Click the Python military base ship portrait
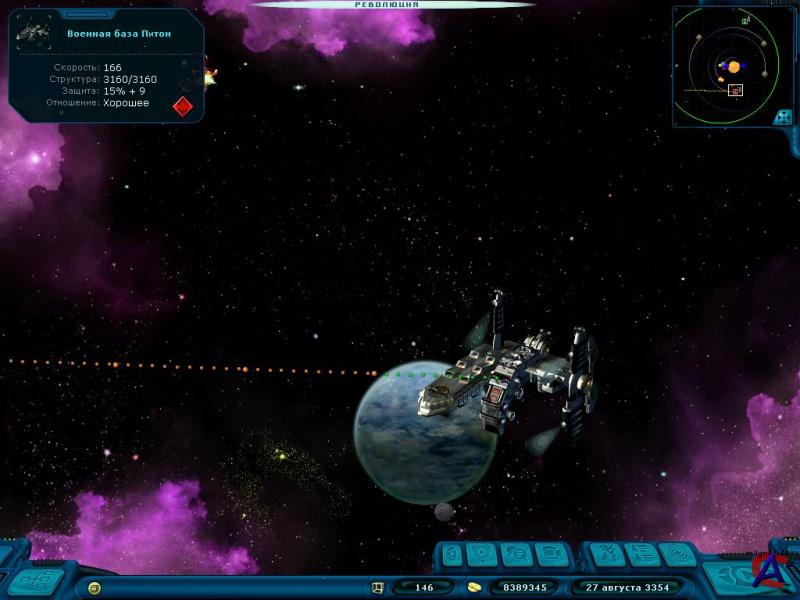This screenshot has height=600, width=800. point(33,33)
